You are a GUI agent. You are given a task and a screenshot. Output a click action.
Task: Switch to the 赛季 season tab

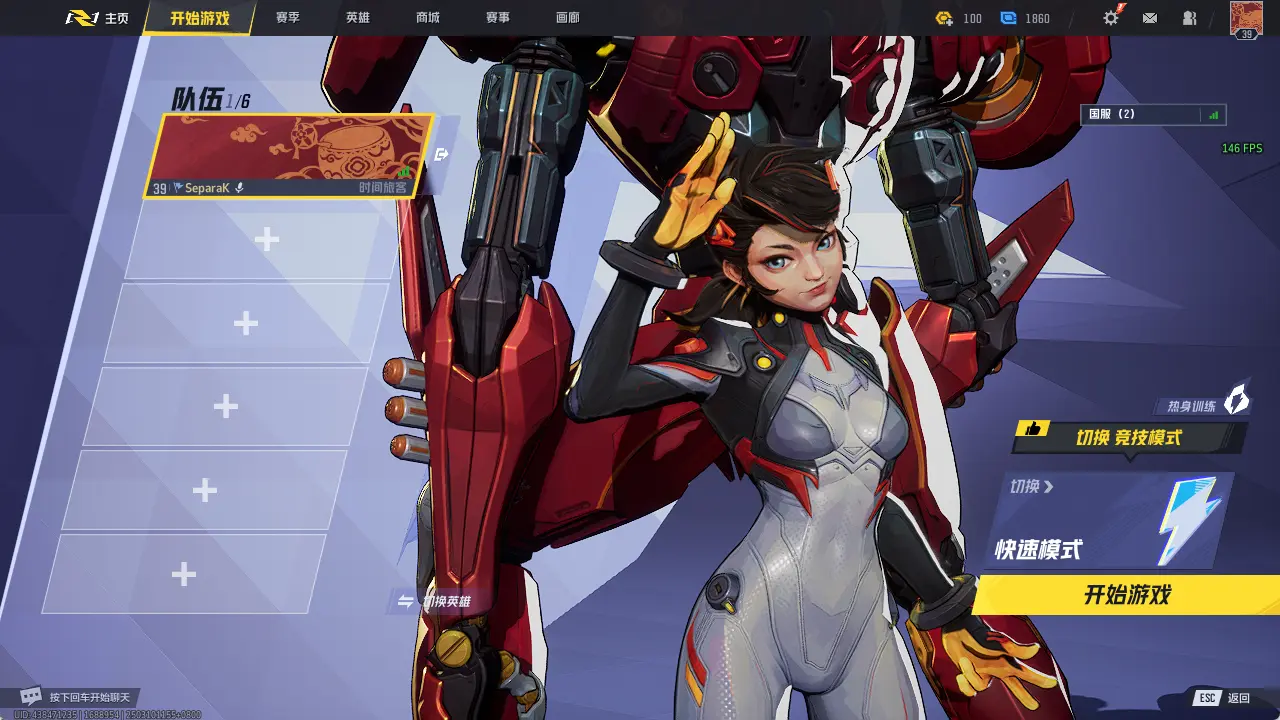288,18
